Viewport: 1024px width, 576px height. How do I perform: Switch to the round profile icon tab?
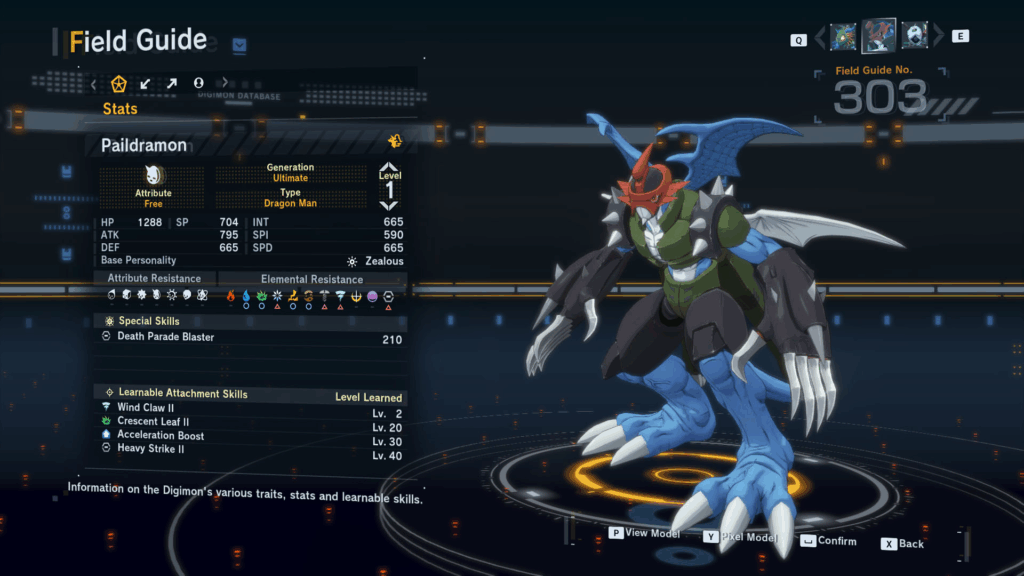(x=198, y=83)
